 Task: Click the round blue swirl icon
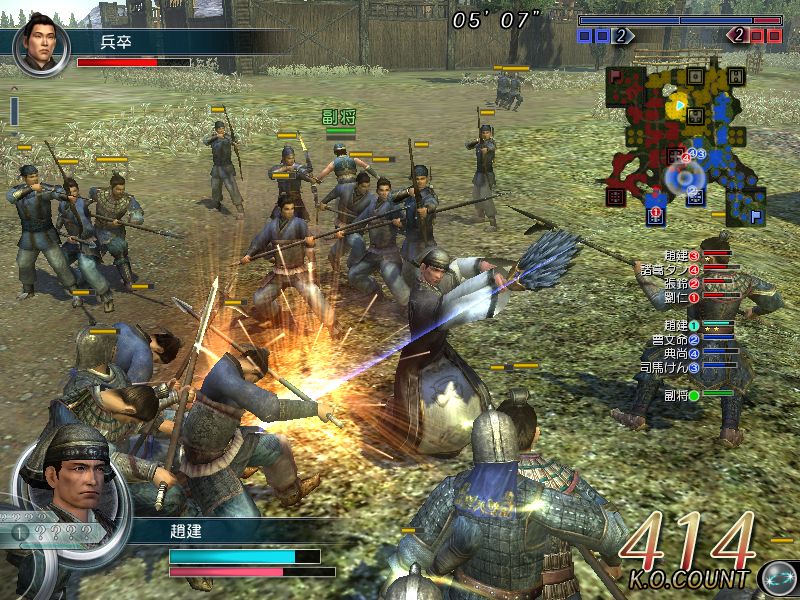776,578
